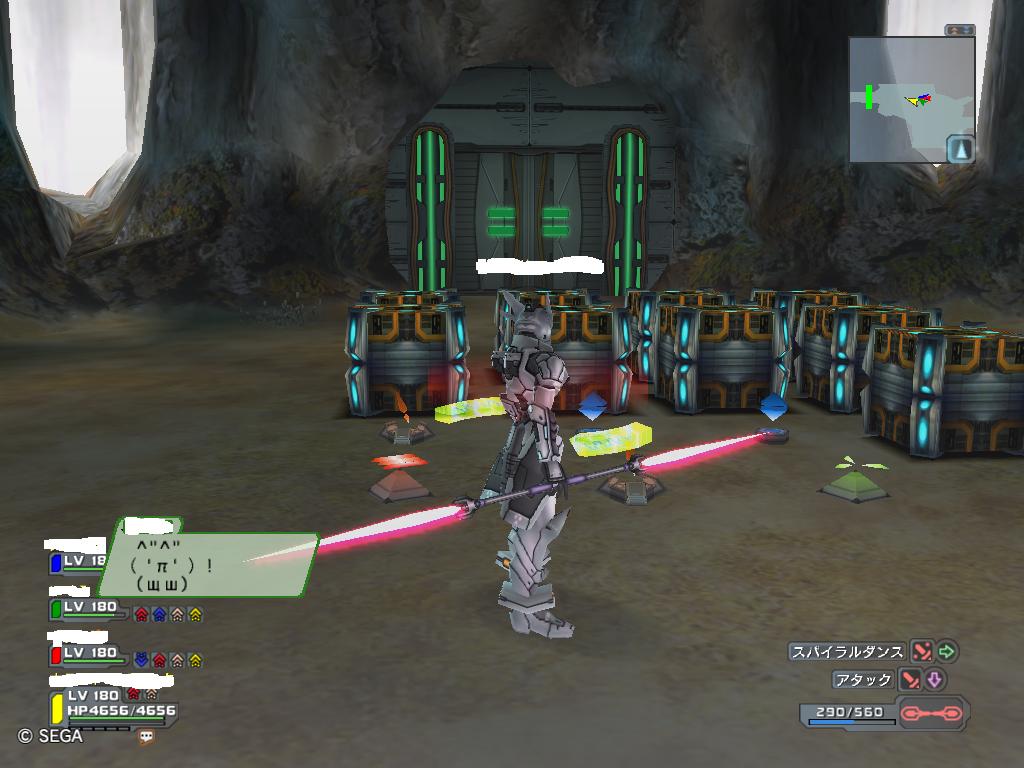Viewport: 1024px width, 768px height.
Task: Select the red party member entry
Action: [90, 654]
